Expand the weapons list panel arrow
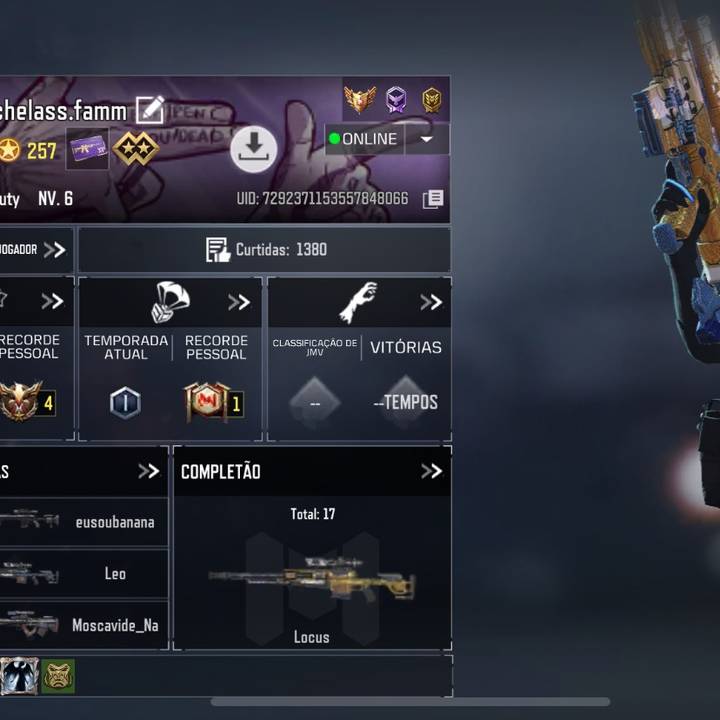The width and height of the screenshot is (720, 720). (148, 471)
